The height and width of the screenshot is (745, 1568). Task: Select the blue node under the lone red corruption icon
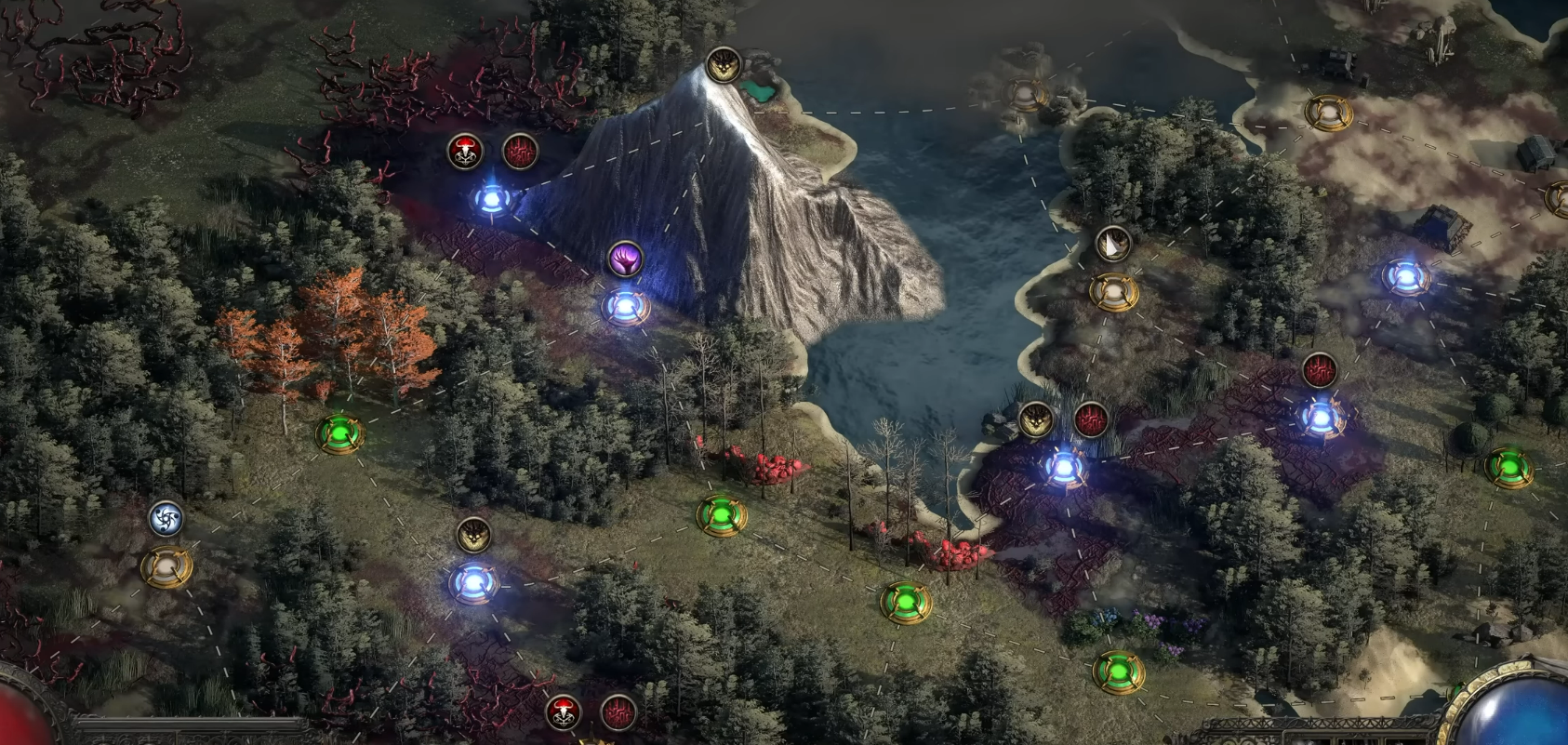point(1319,418)
